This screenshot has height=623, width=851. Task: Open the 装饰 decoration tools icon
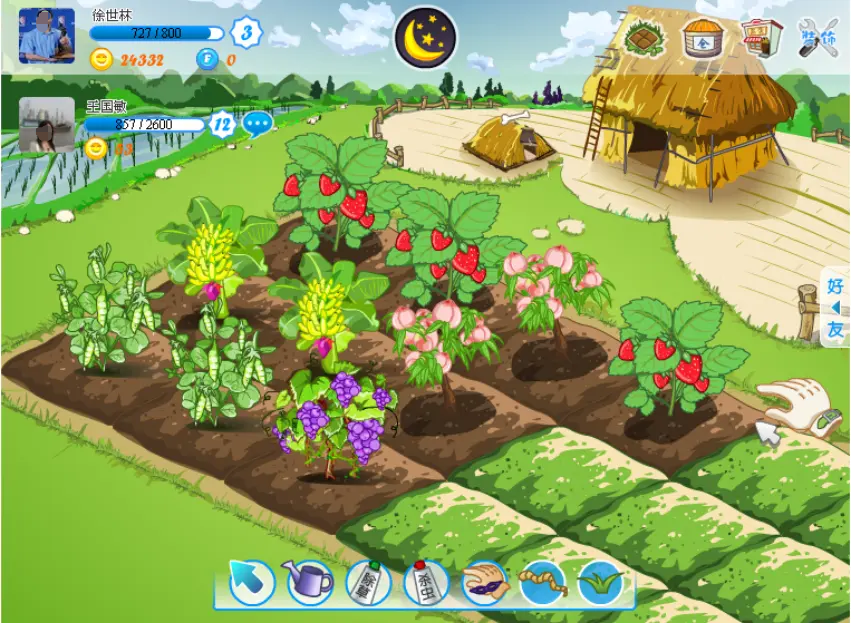click(819, 38)
